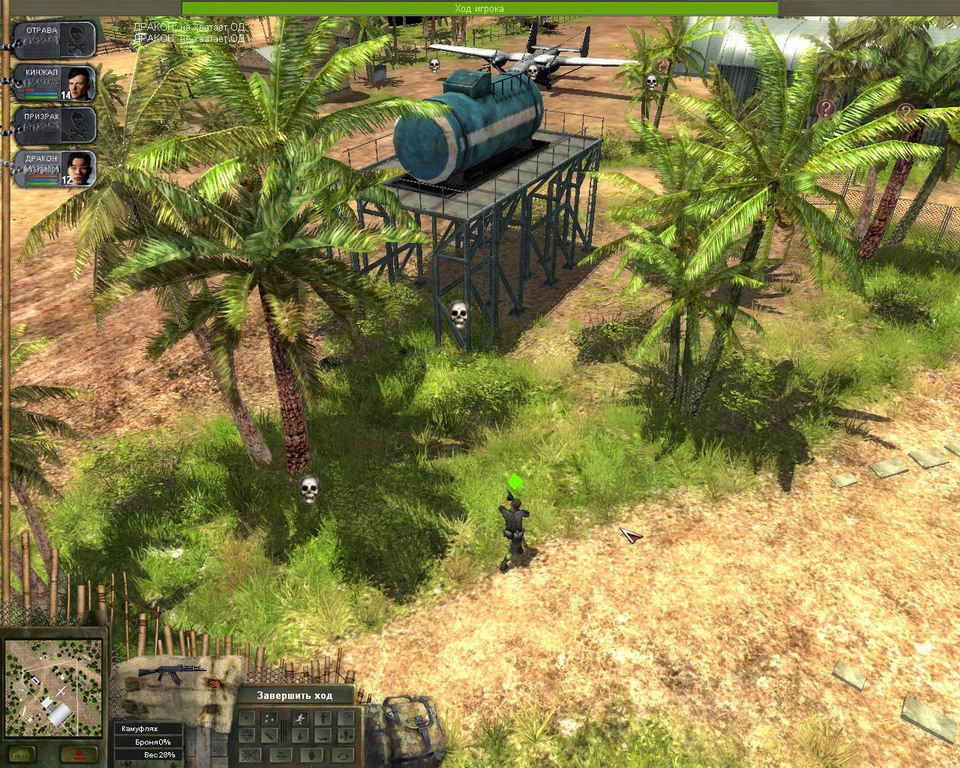Select the Дракон mercenary dog tag
This screenshot has height=768, width=960.
(56, 168)
